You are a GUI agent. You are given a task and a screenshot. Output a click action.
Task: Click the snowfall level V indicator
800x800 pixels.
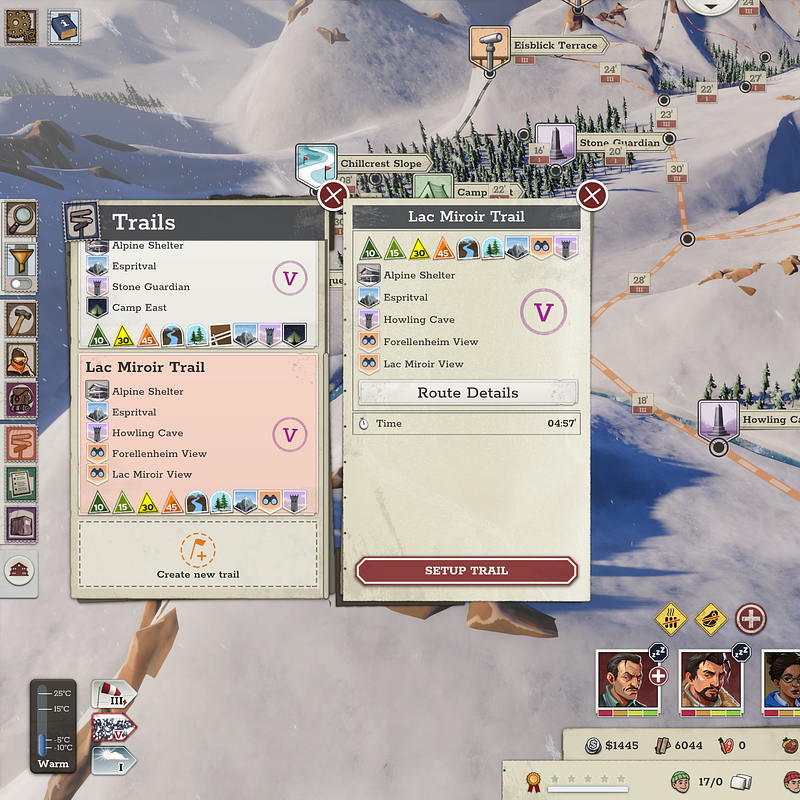coord(112,726)
